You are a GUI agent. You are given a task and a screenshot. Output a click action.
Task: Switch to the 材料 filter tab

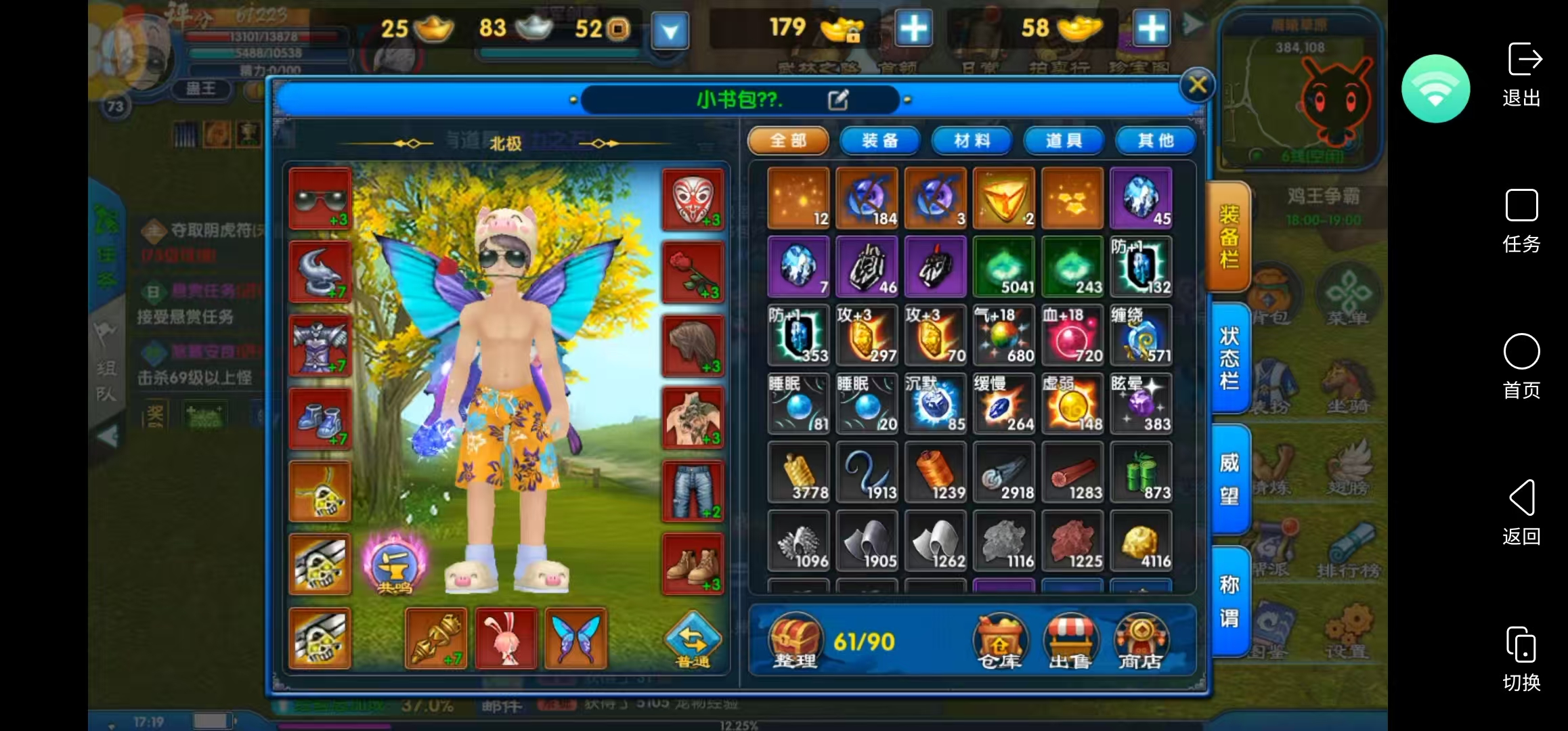coord(972,141)
